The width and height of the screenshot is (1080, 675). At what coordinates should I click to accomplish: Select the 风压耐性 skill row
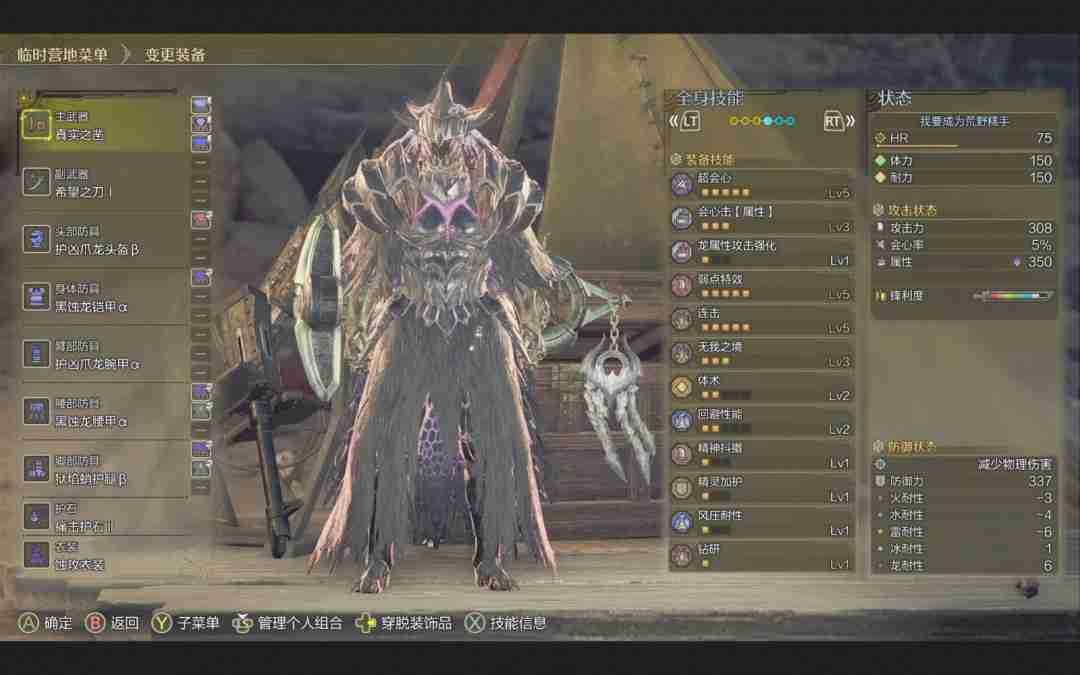point(762,523)
